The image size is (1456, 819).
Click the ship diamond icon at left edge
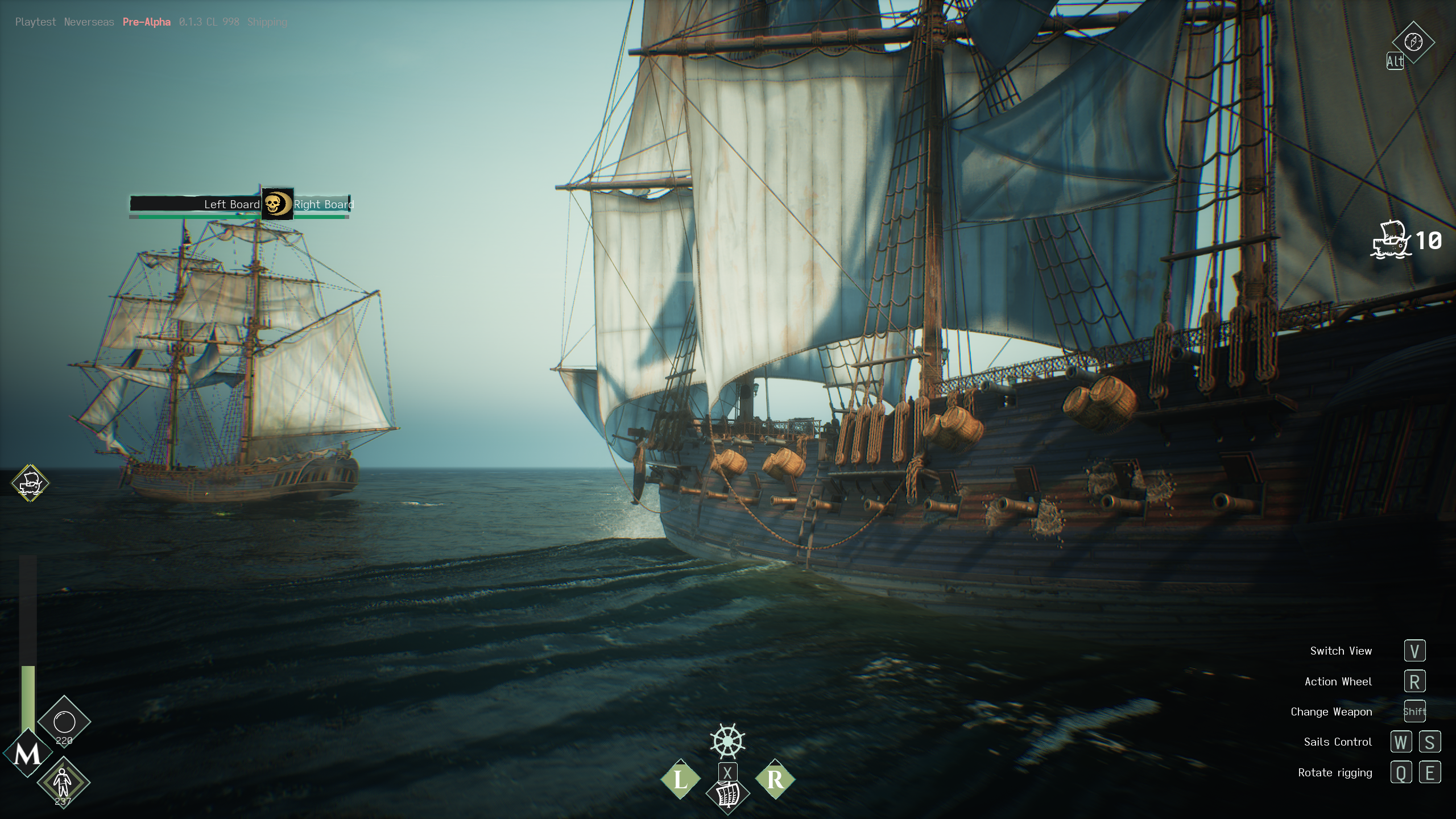pyautogui.click(x=31, y=483)
